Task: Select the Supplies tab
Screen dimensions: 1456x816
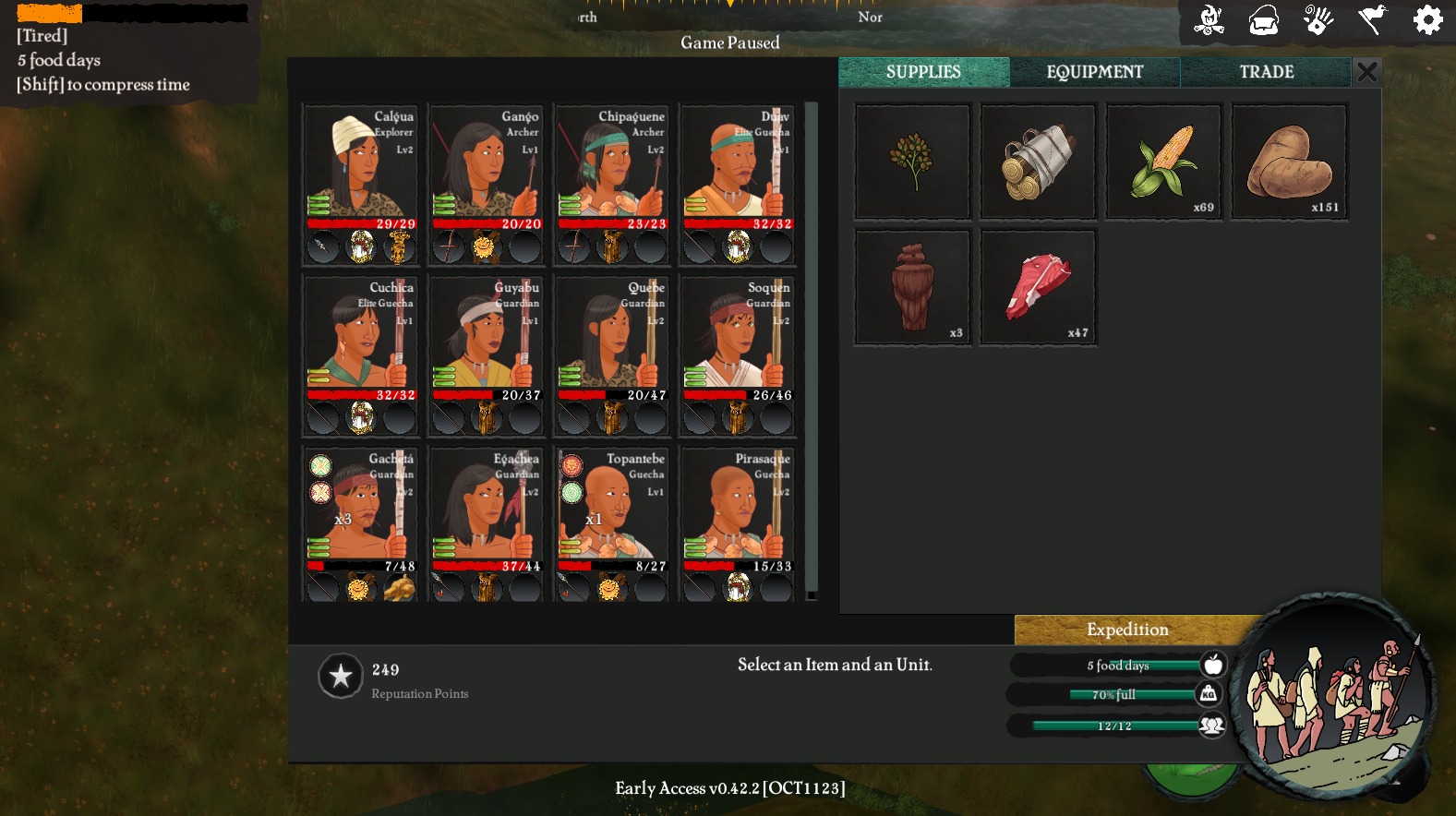Action: point(923,72)
